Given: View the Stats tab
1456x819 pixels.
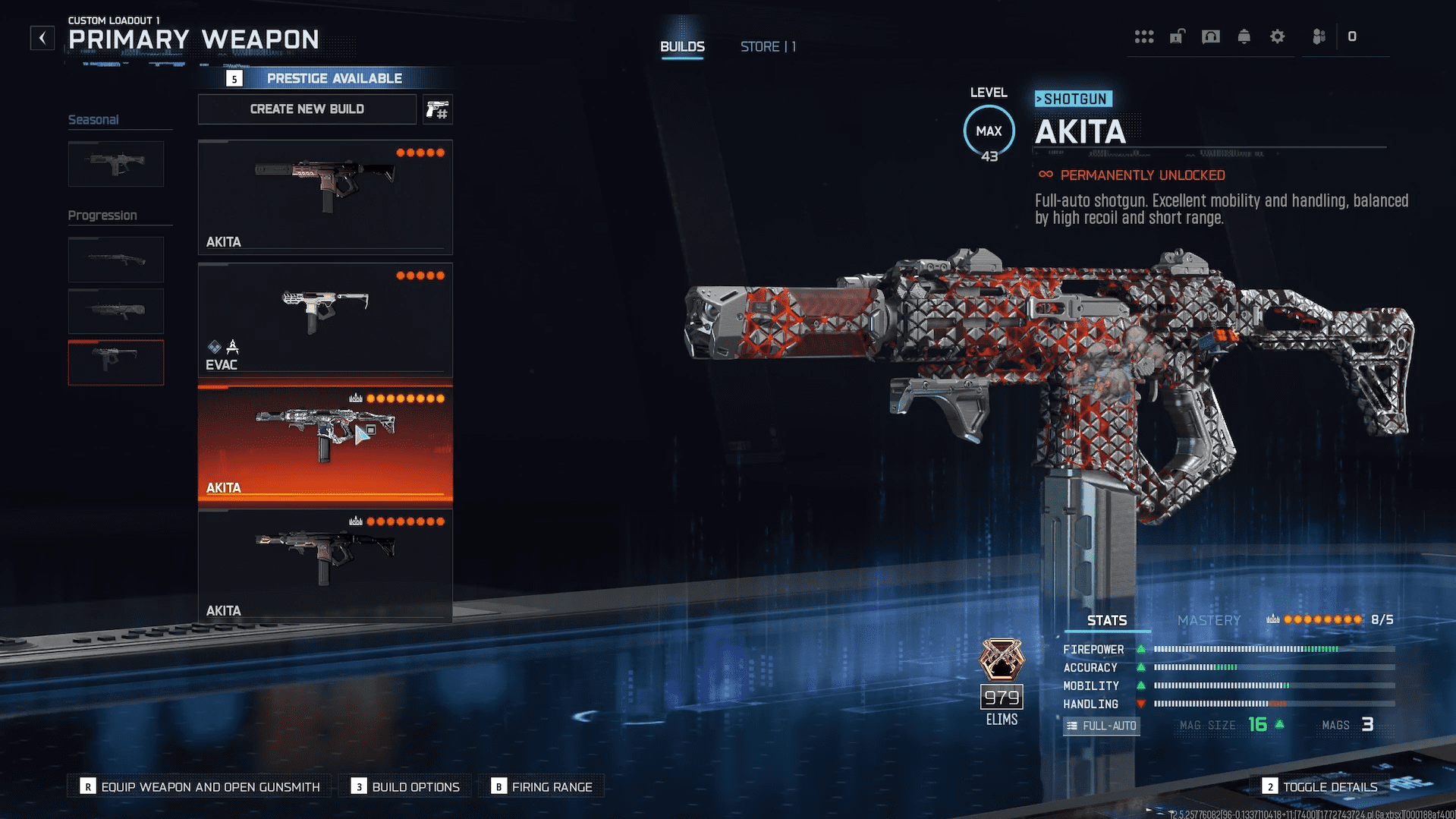Looking at the screenshot, I should (x=1107, y=620).
